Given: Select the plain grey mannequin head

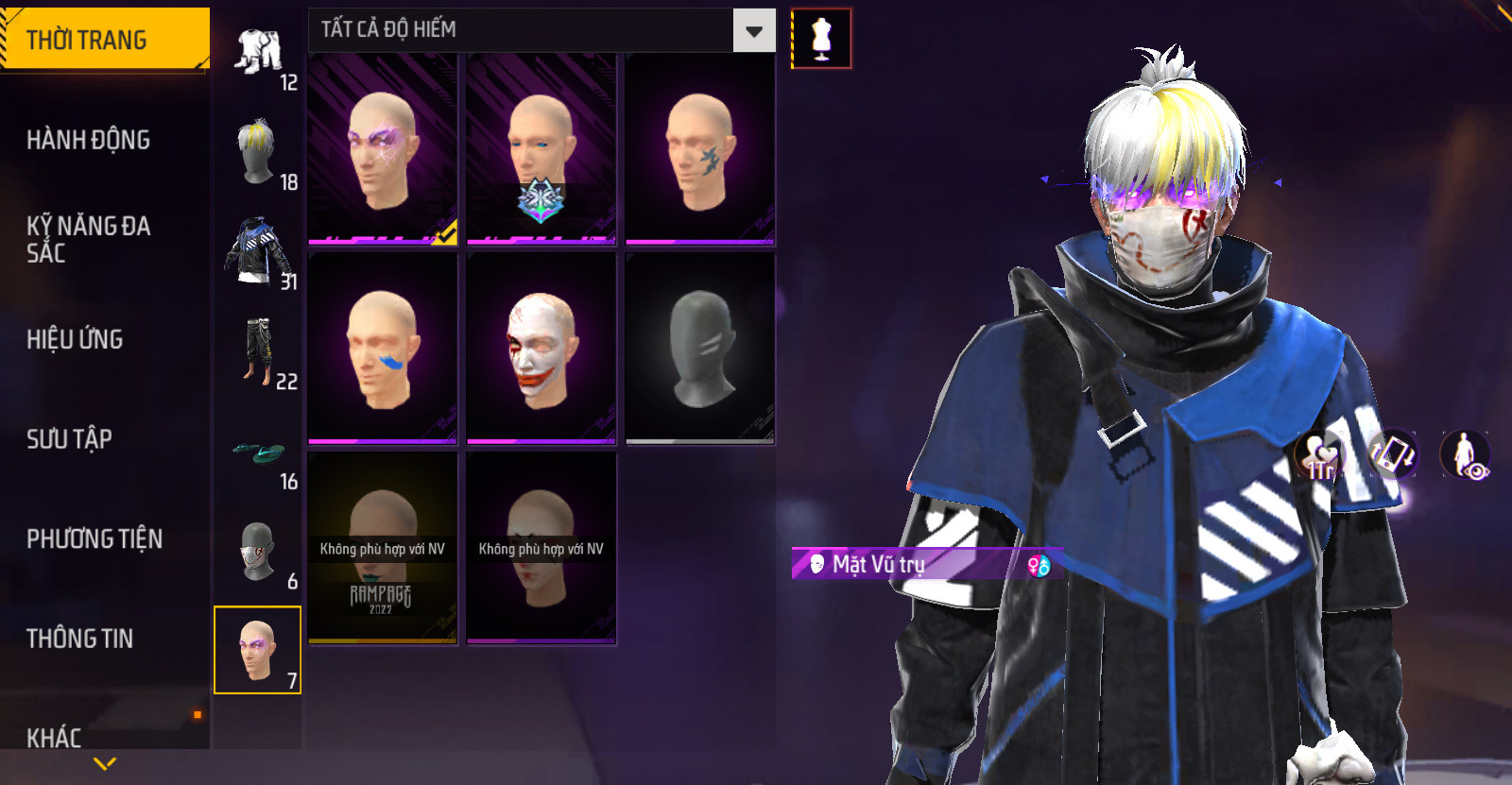Looking at the screenshot, I should click(x=700, y=349).
